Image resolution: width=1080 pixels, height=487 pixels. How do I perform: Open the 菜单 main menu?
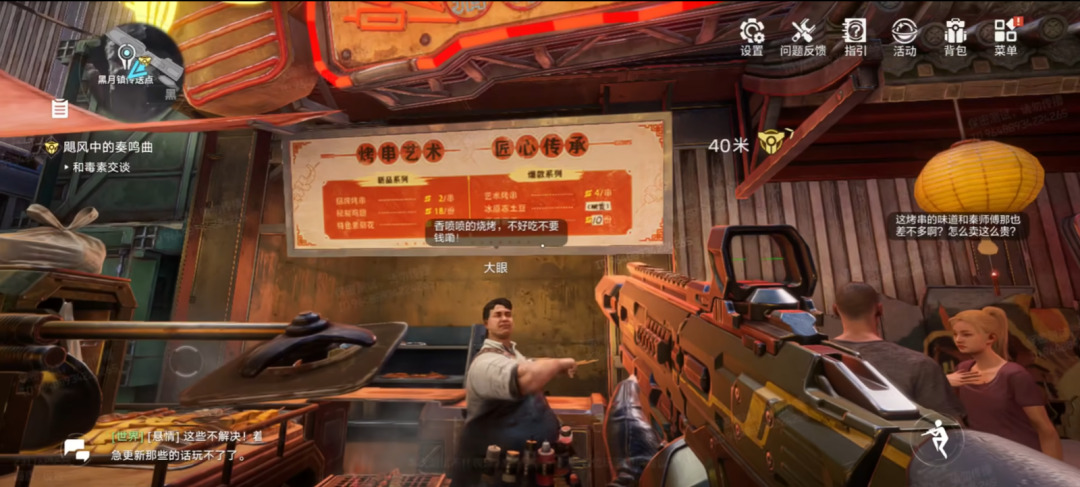point(1006,37)
